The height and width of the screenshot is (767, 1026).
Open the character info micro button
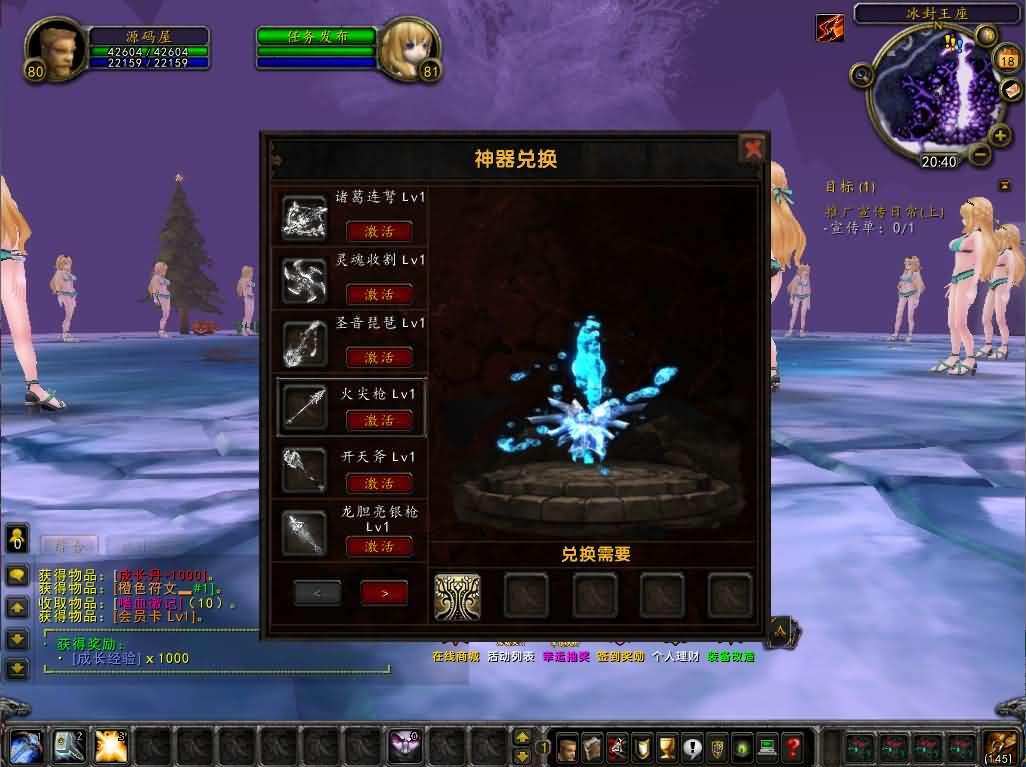(568, 746)
